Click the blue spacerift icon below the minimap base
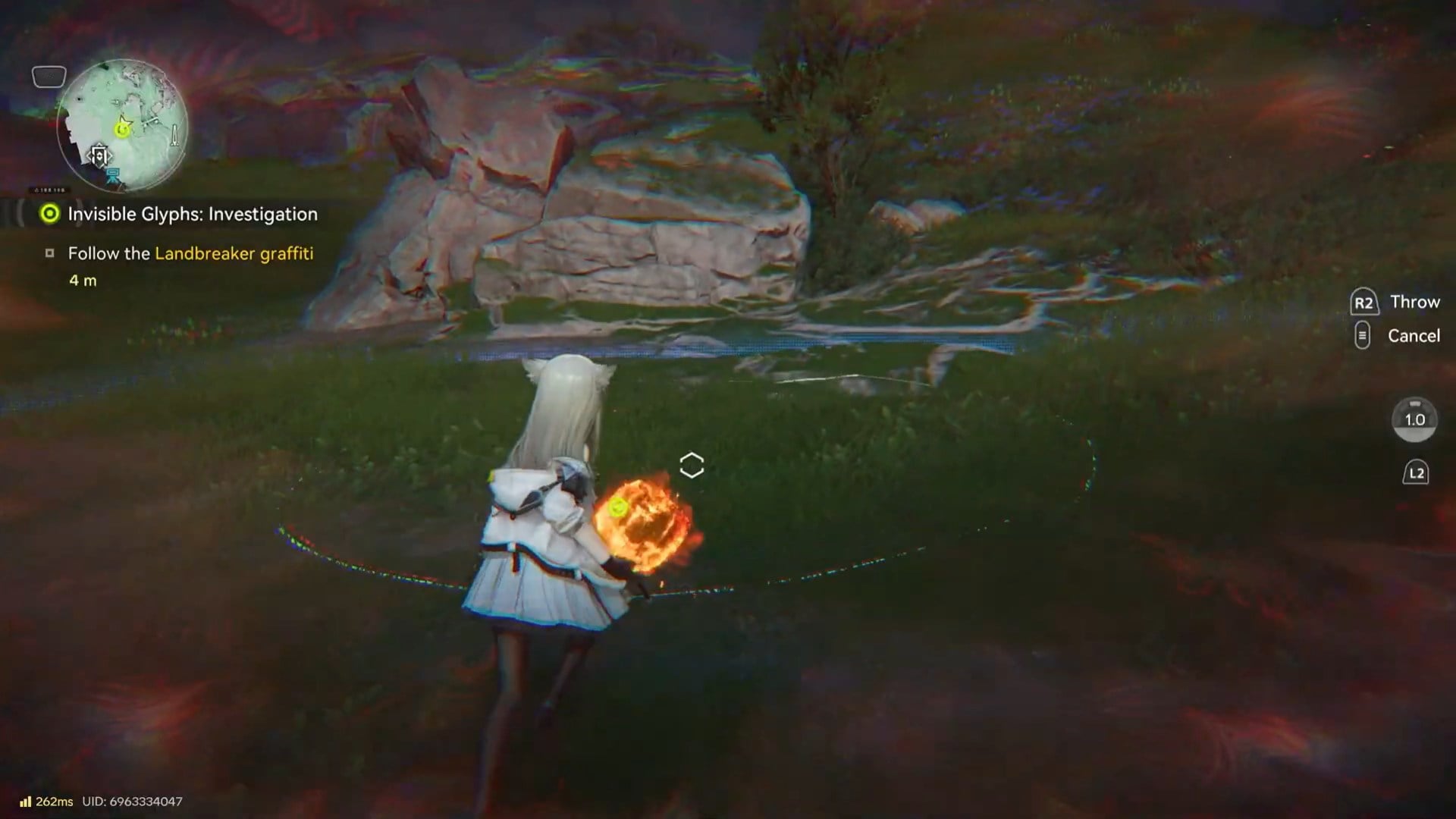 tap(113, 176)
